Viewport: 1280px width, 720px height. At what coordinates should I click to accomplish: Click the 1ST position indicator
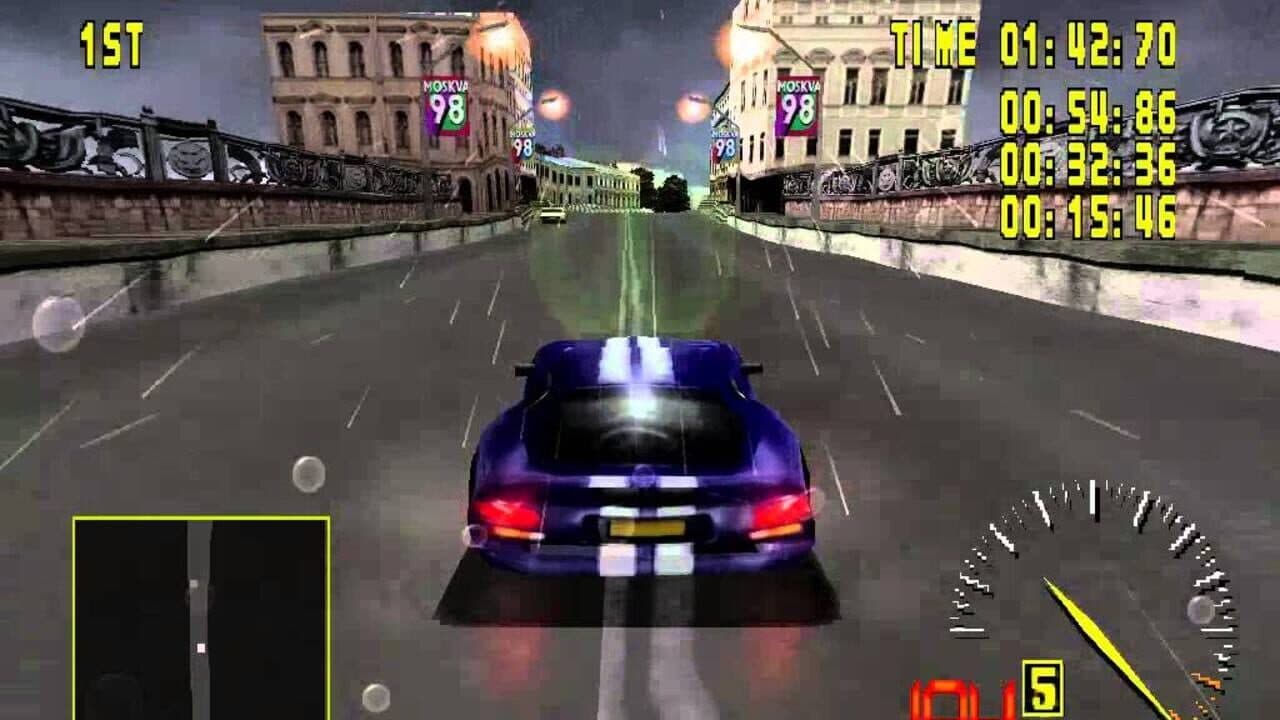[109, 45]
